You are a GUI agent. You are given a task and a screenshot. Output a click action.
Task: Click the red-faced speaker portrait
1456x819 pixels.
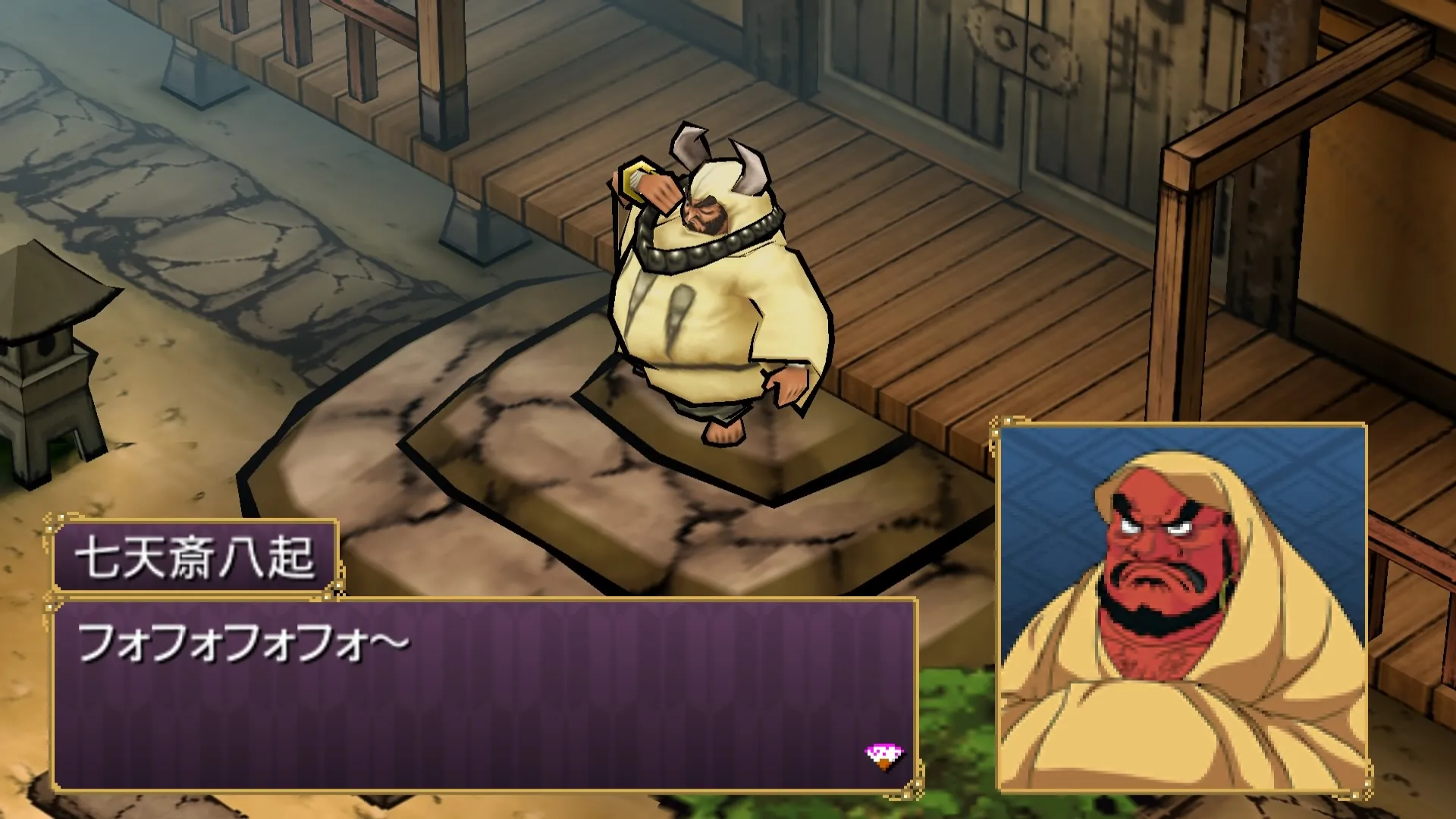point(1182,608)
